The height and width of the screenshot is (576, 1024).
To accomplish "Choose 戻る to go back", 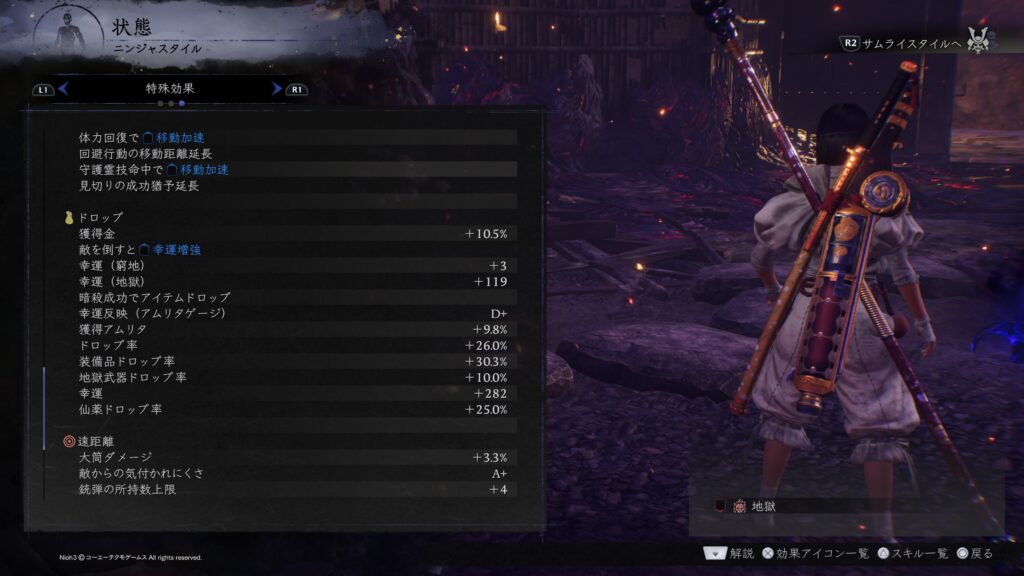I will click(974, 552).
